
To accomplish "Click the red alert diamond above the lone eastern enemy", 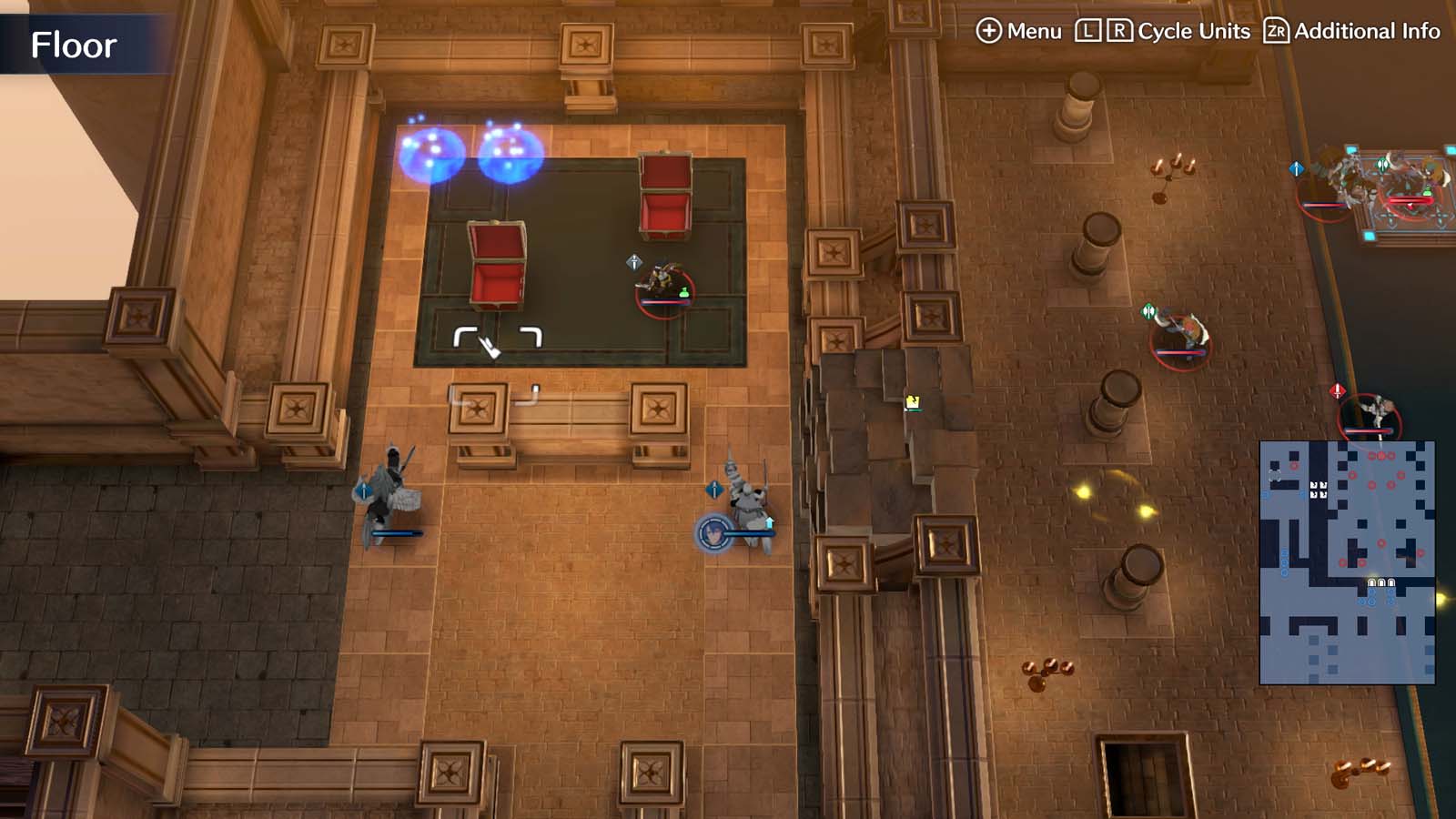I will (x=1337, y=389).
